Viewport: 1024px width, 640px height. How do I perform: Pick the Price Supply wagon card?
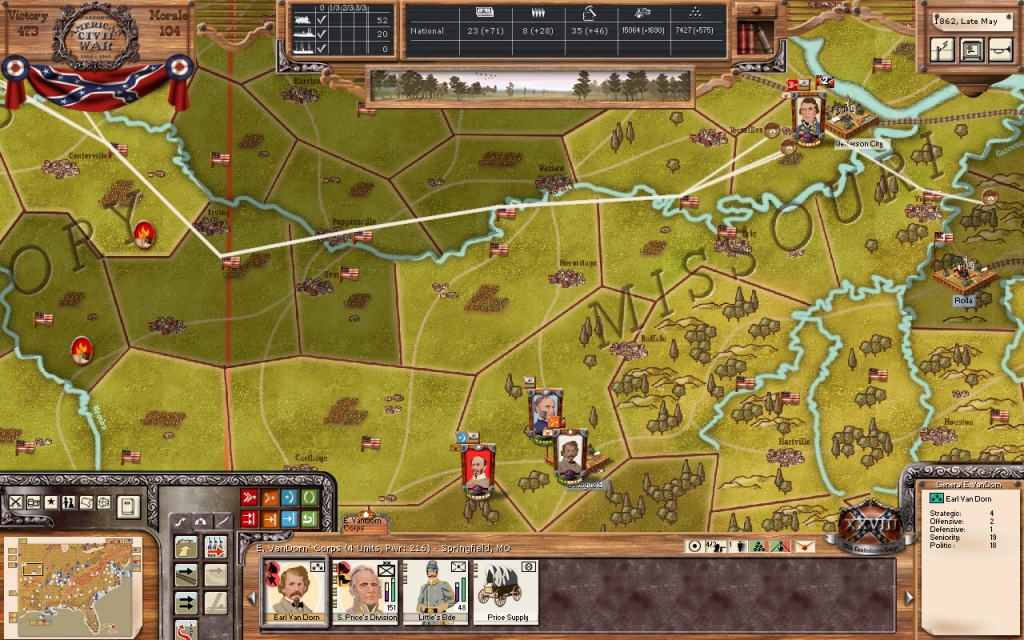click(507, 590)
